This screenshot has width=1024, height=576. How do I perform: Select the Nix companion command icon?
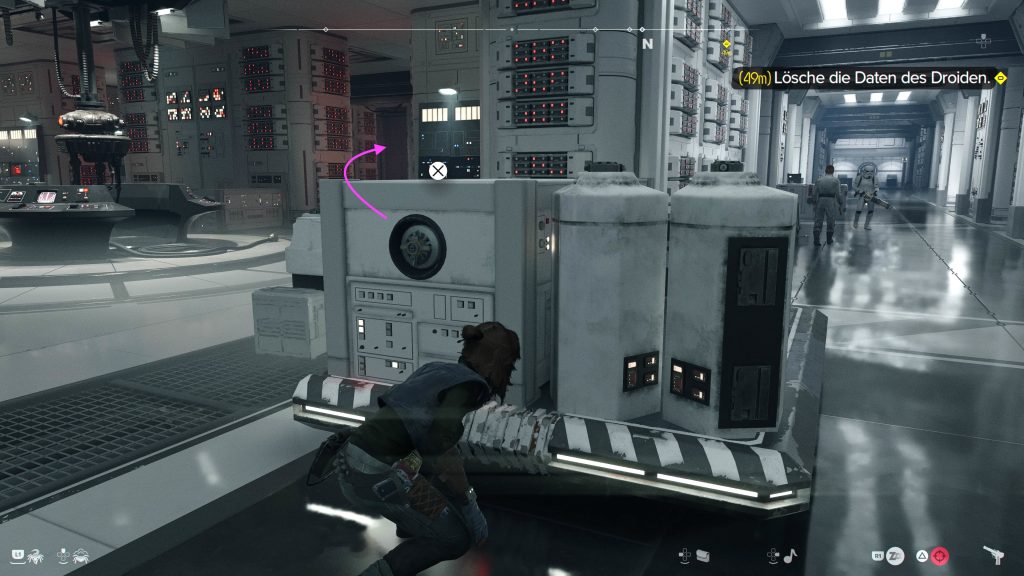click(36, 554)
